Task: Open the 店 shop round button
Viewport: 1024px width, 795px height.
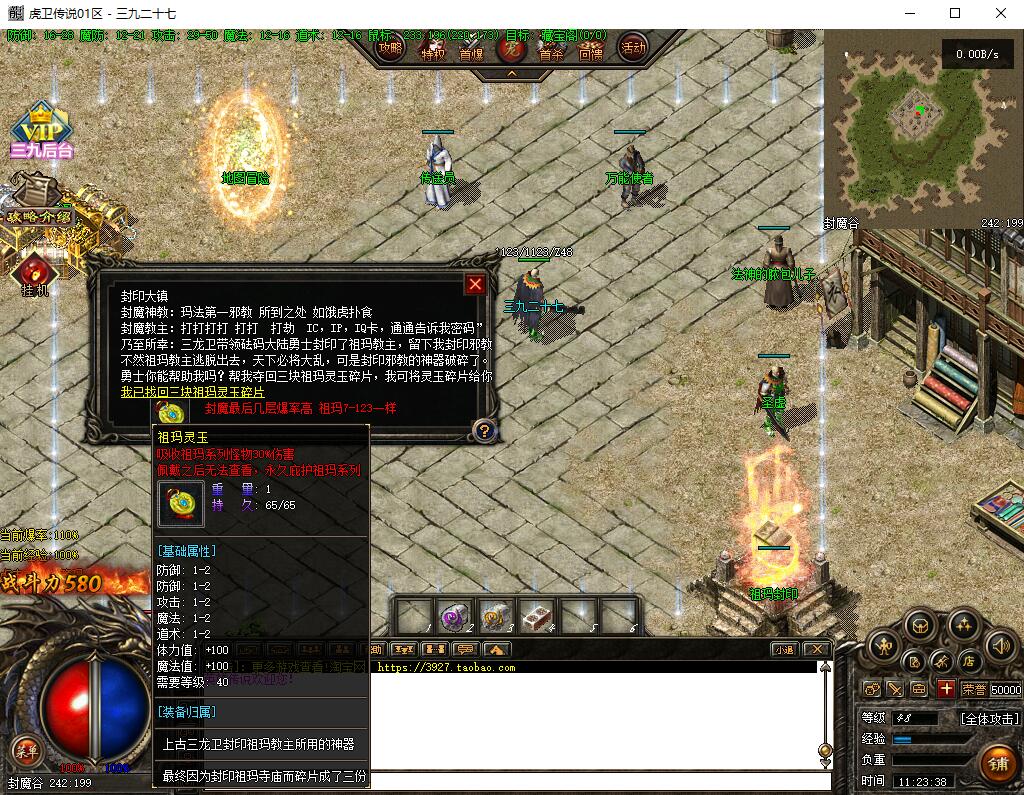Action: [968, 661]
